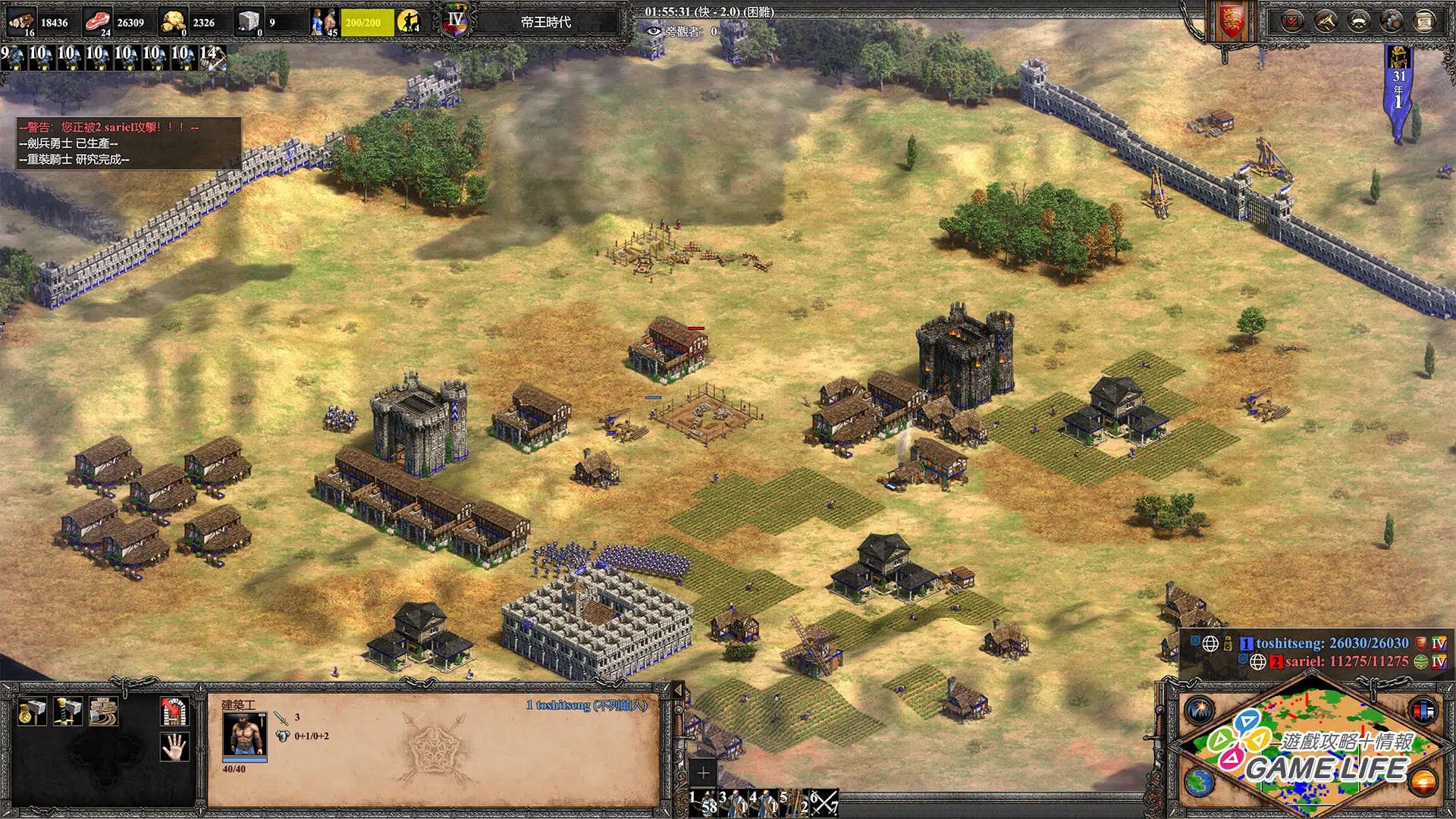
Task: Toggle the minimap colored-flags statistics button
Action: pos(1423,711)
